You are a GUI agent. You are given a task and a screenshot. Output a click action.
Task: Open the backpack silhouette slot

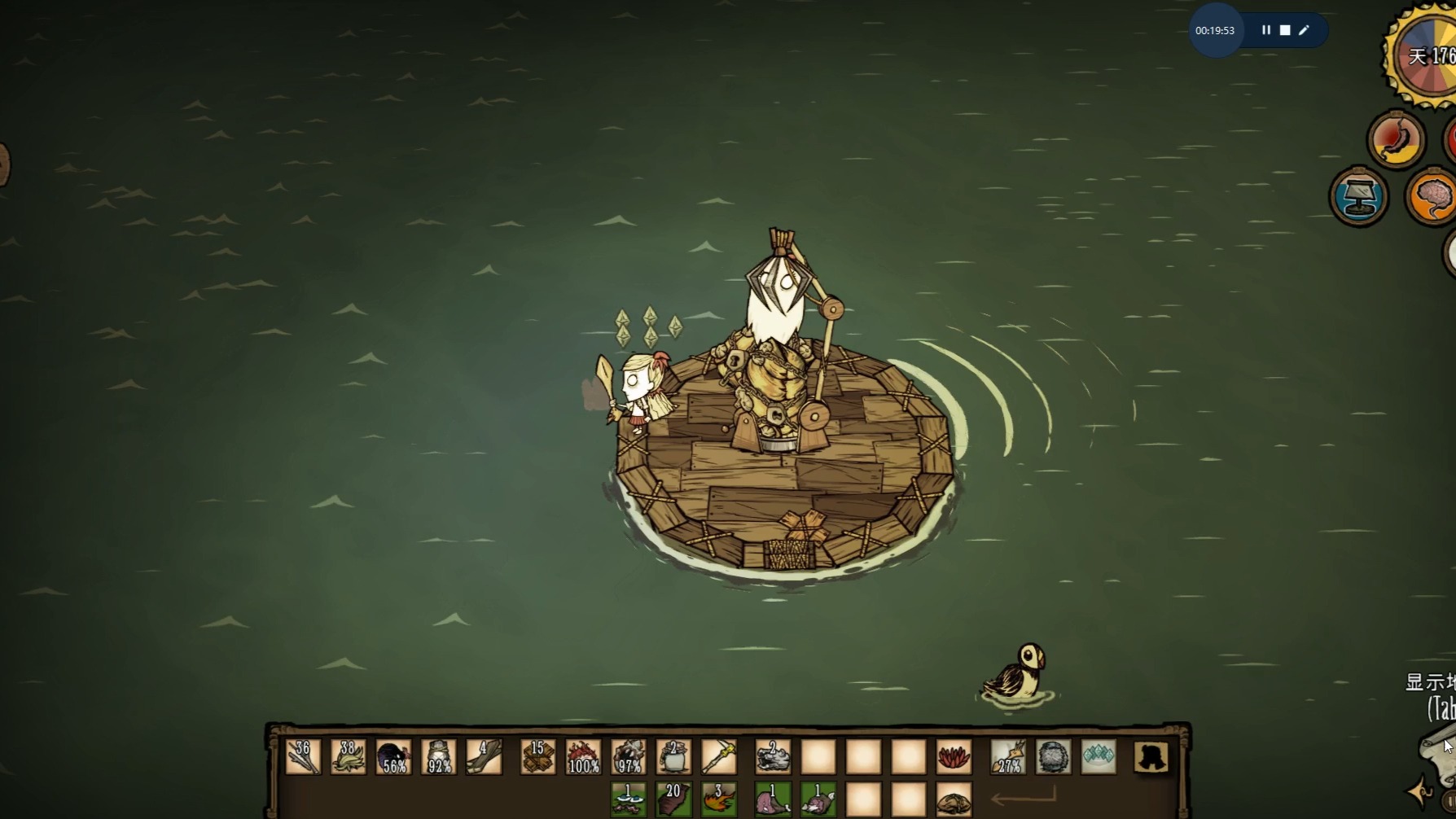coord(1151,757)
